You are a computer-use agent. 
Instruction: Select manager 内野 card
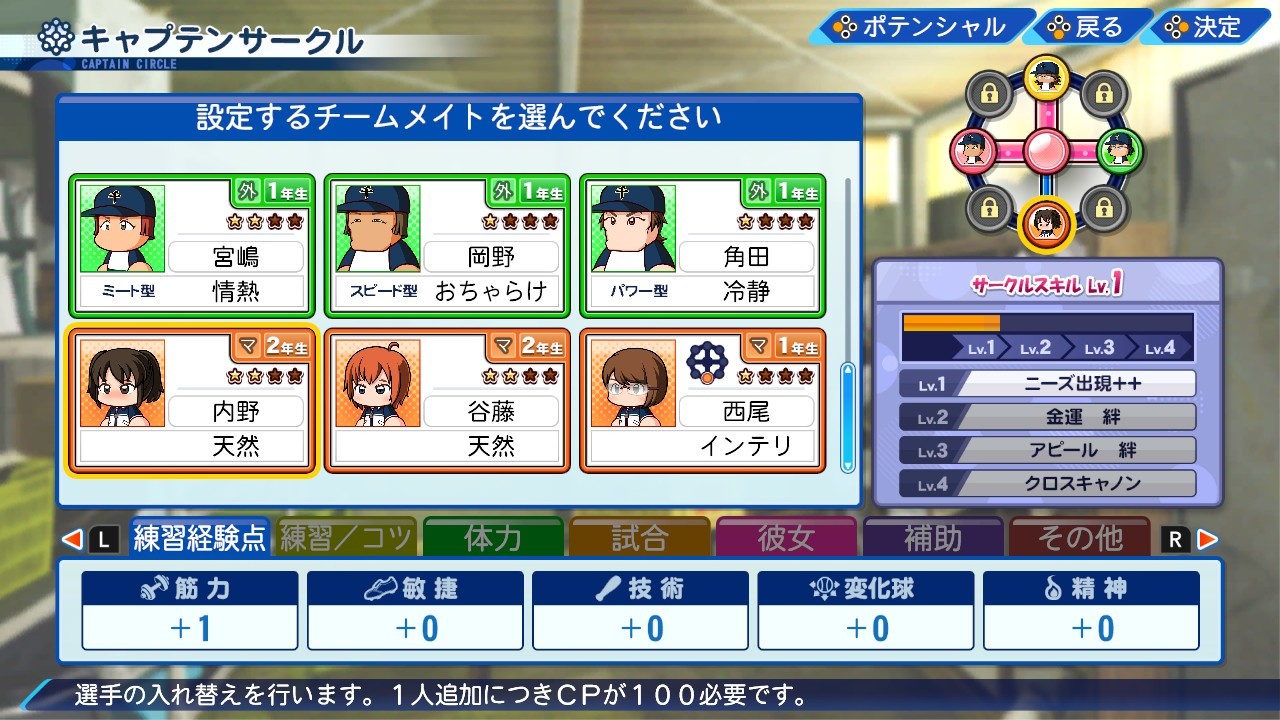(192, 400)
